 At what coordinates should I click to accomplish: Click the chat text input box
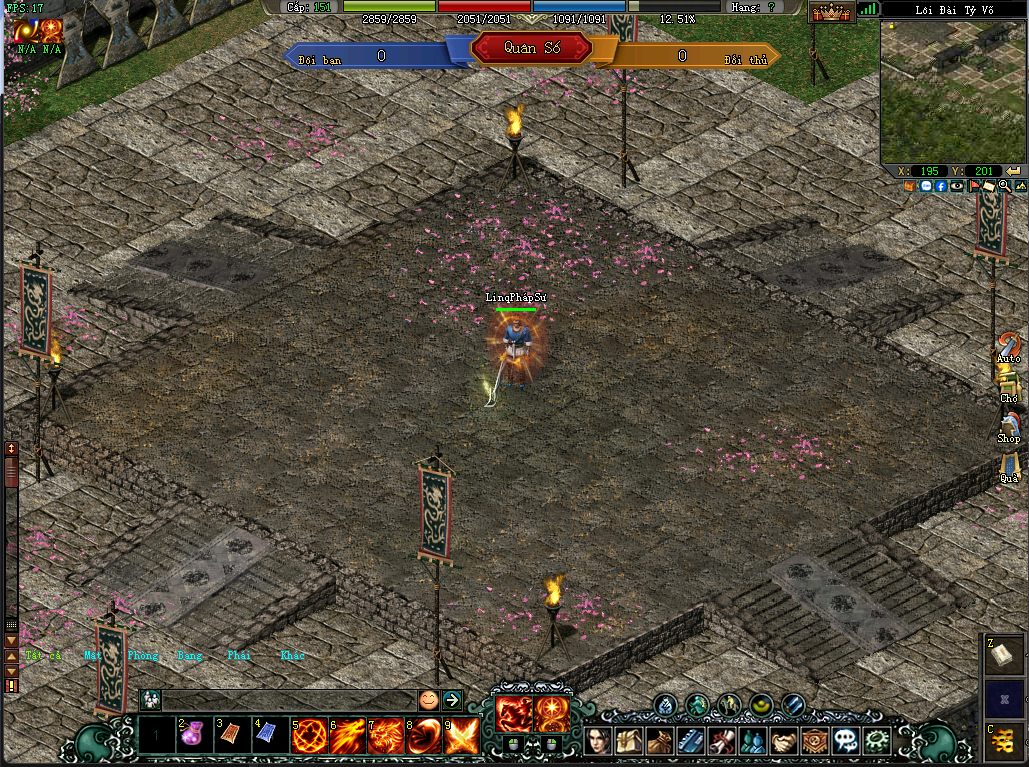point(288,700)
